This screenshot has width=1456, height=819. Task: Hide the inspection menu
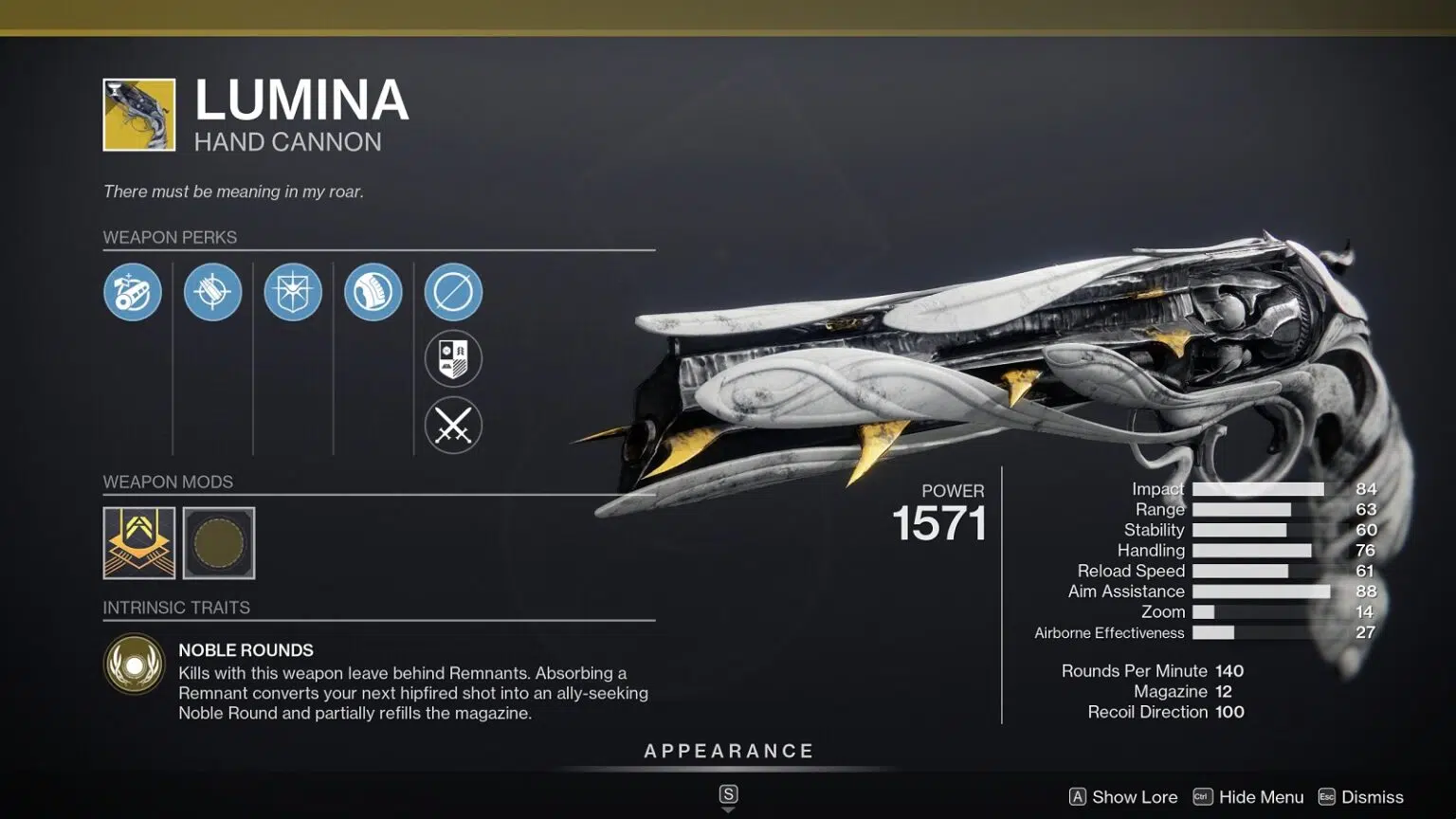(x=1248, y=797)
